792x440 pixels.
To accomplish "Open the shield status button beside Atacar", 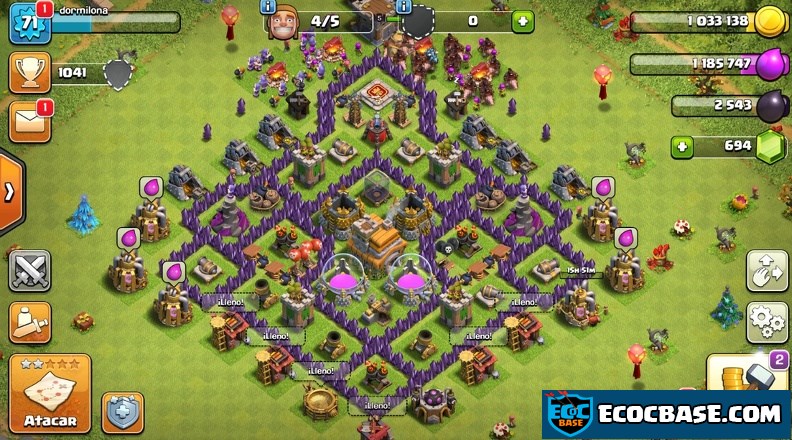I will (x=122, y=411).
